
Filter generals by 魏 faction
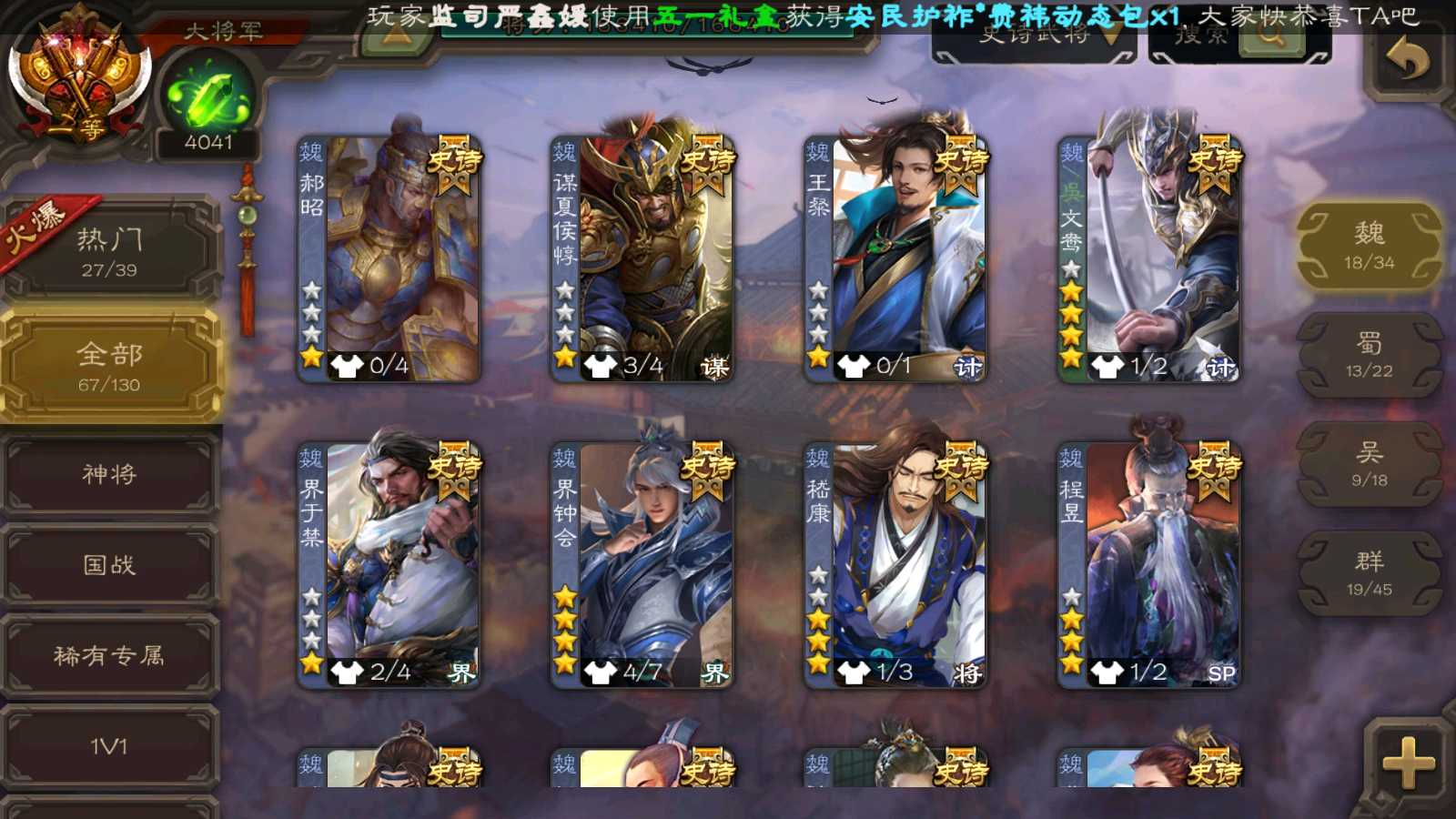pyautogui.click(x=1369, y=246)
